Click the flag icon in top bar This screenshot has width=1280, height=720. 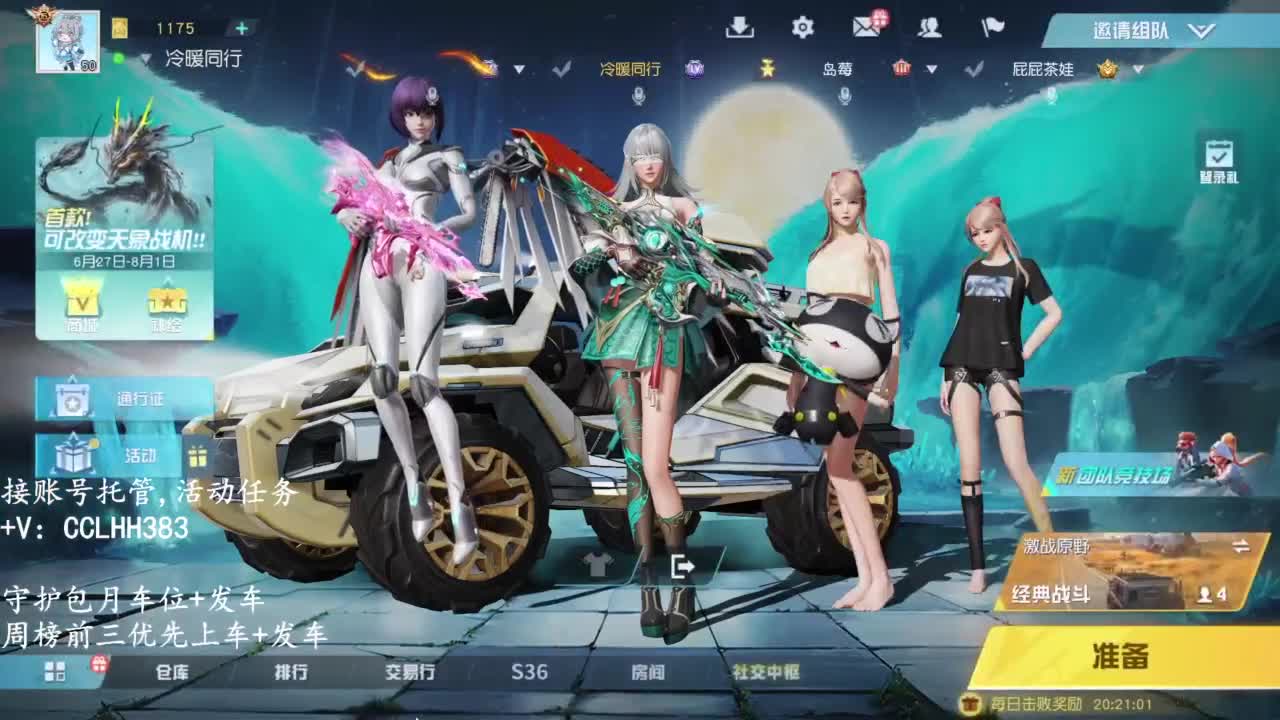[993, 28]
